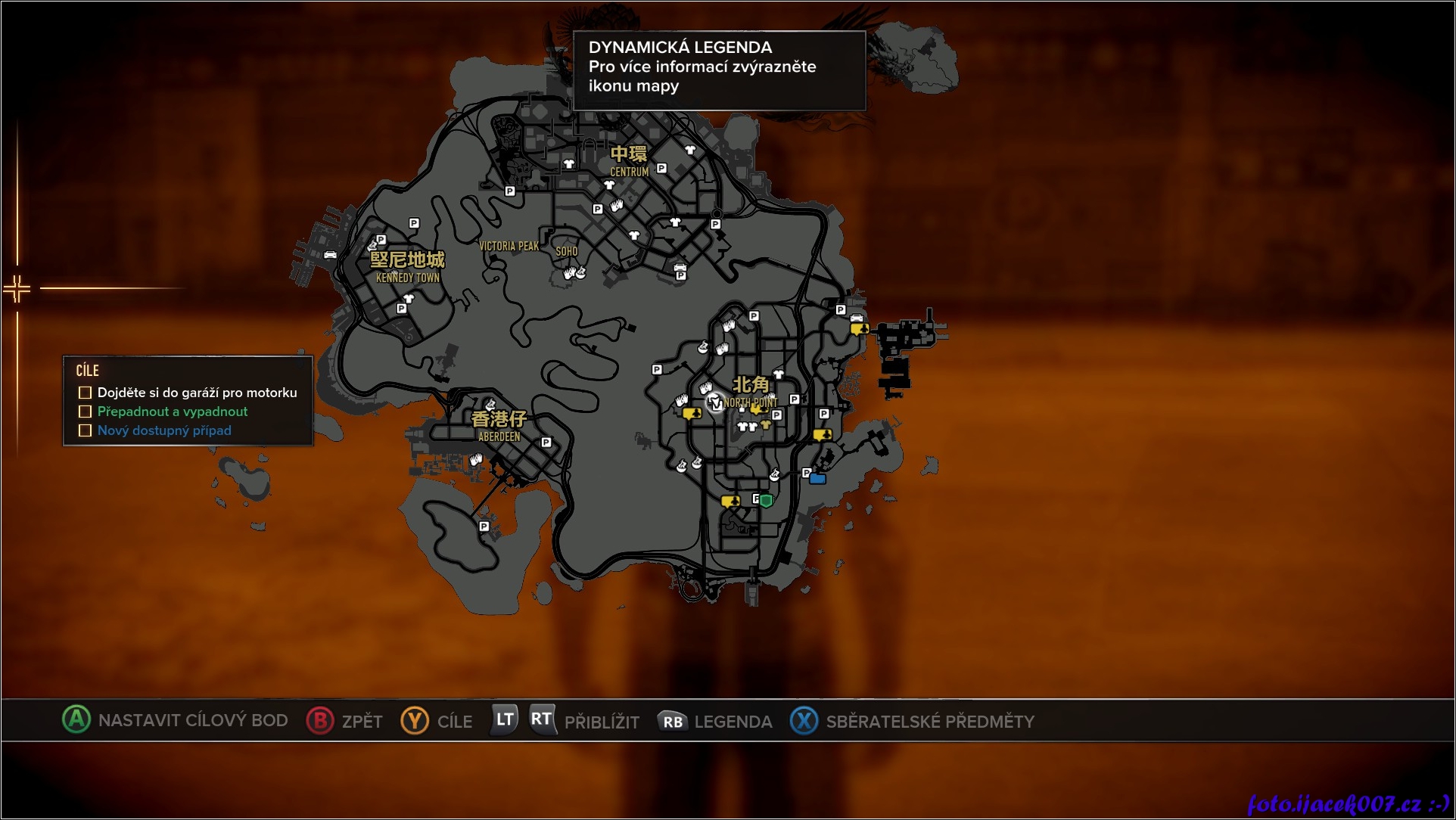1456x820 pixels.
Task: Click the hands and food bowl icons below Soho
Action: click(x=574, y=273)
